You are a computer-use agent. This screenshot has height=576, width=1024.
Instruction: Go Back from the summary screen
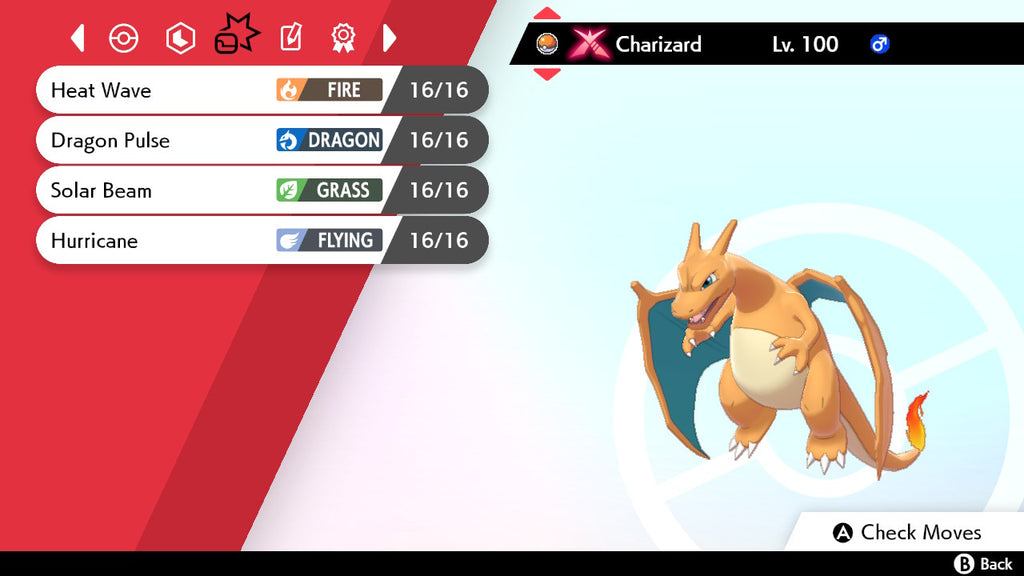984,564
